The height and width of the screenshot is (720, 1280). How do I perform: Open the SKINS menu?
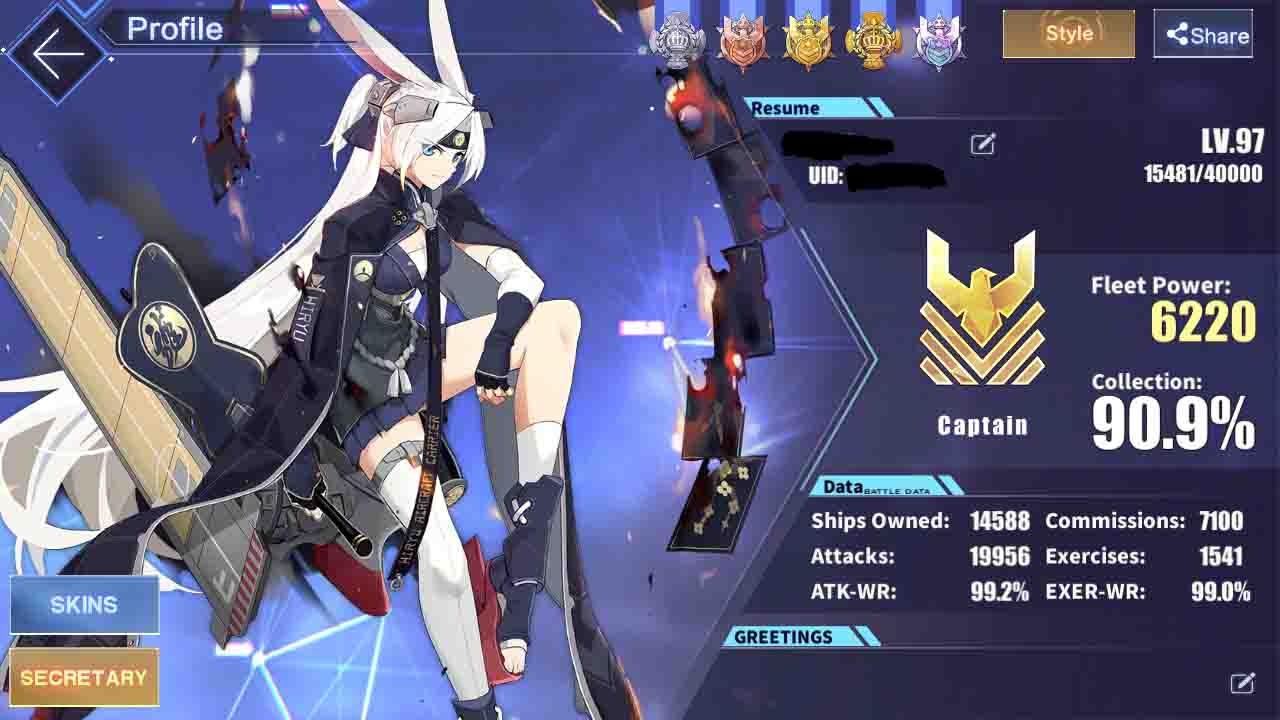point(84,605)
